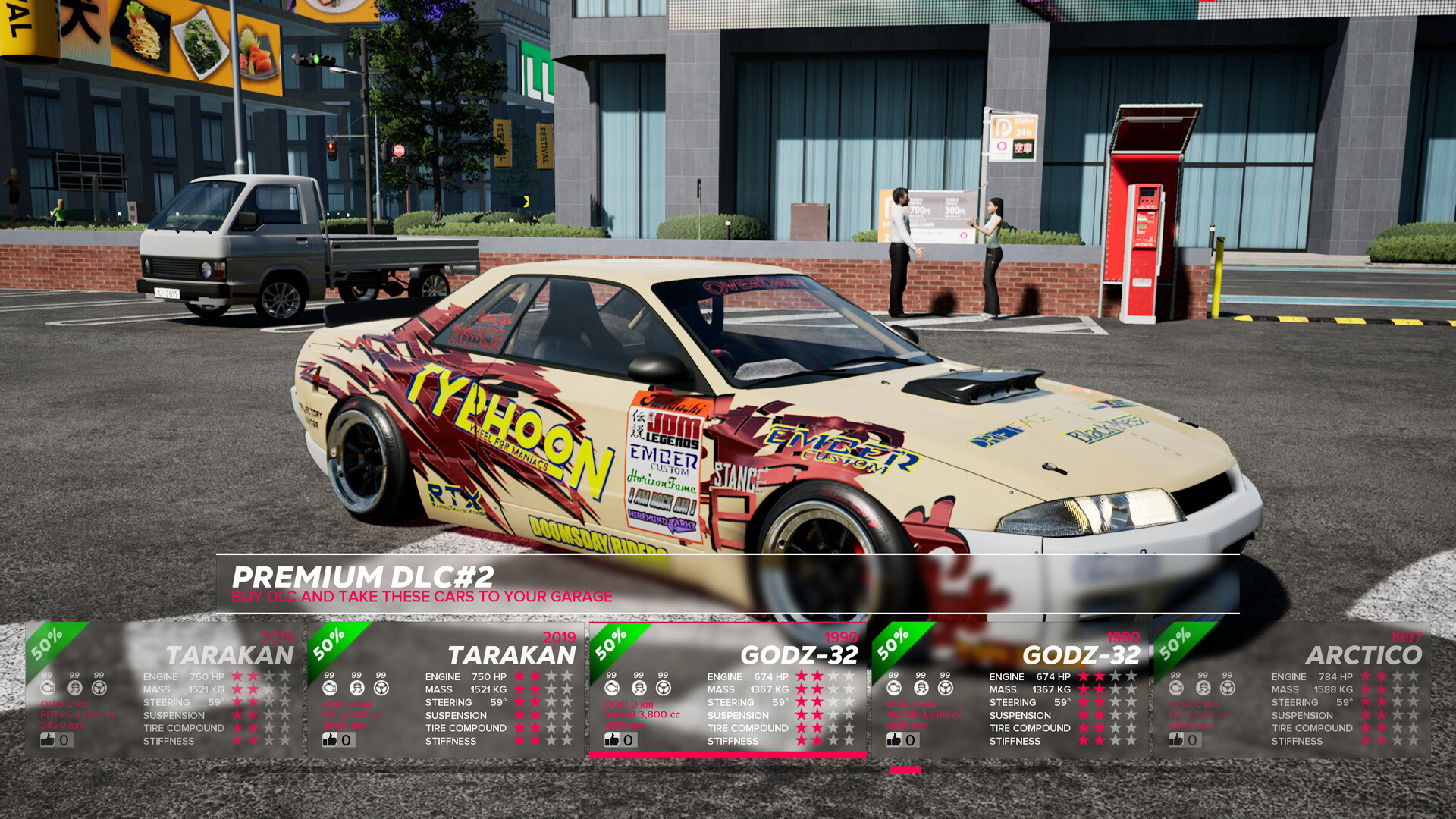Click the steering wheel icon on the highlighted GODZ-32 card

click(x=662, y=689)
